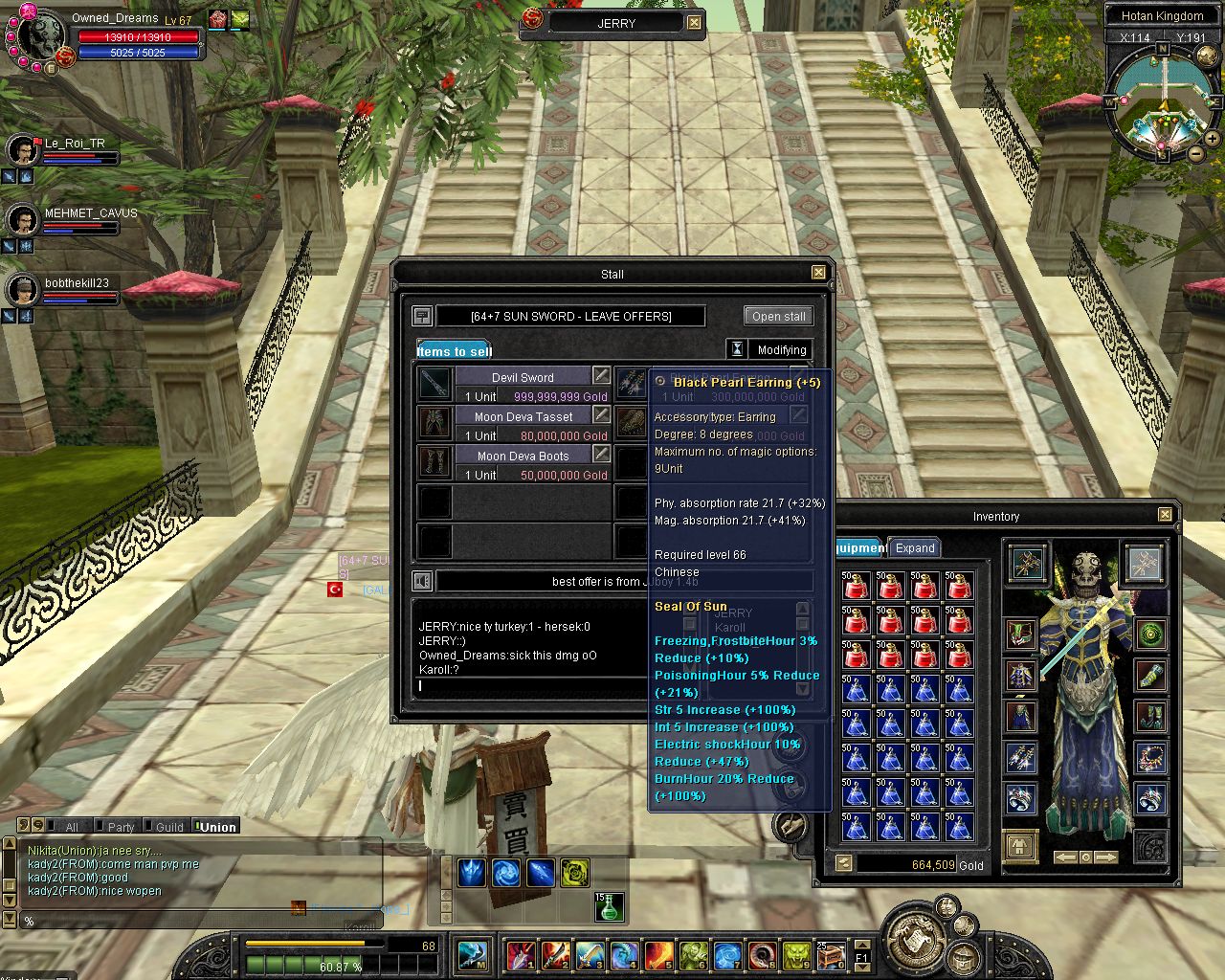Click the Open stall button

point(778,317)
